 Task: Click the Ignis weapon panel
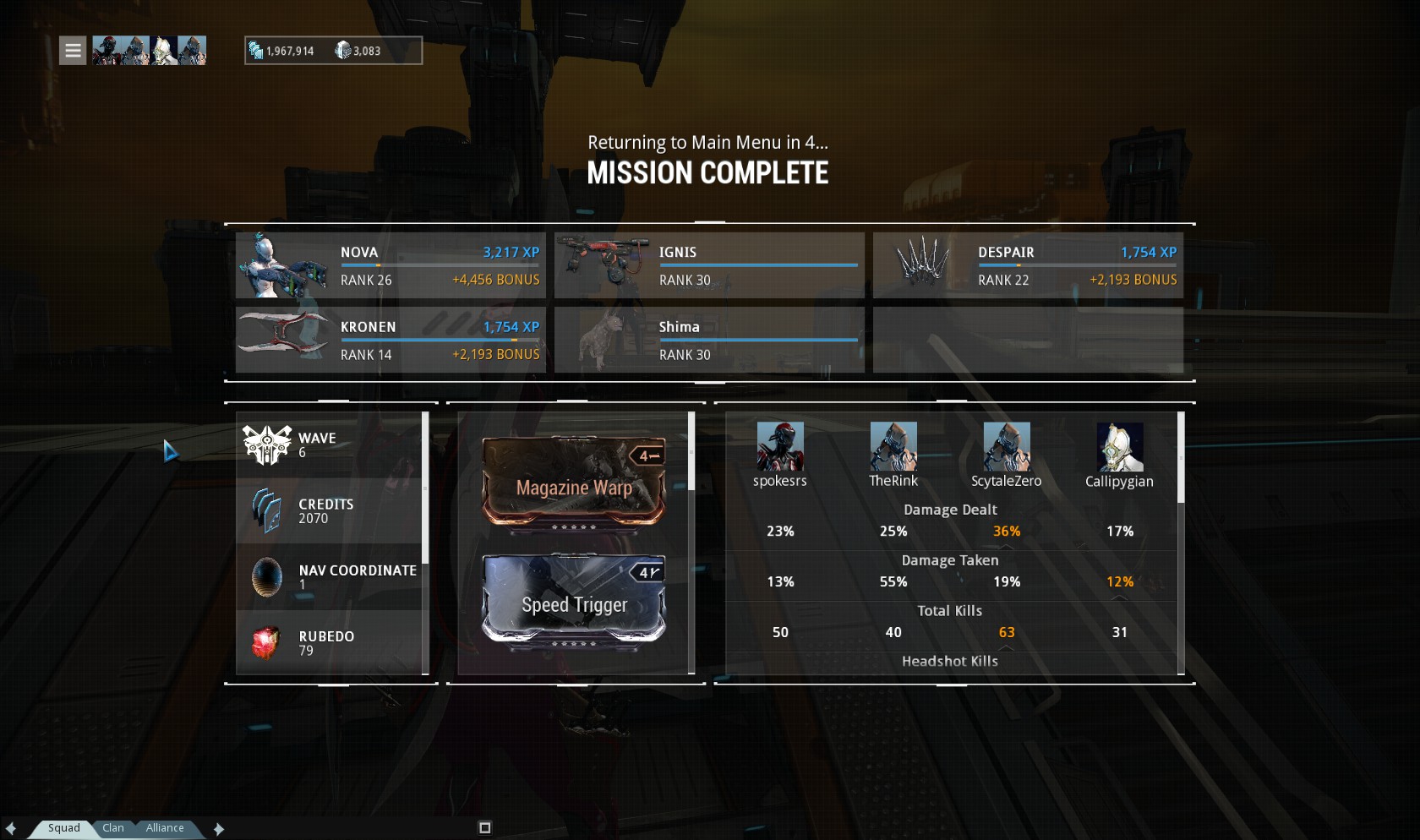(709, 265)
